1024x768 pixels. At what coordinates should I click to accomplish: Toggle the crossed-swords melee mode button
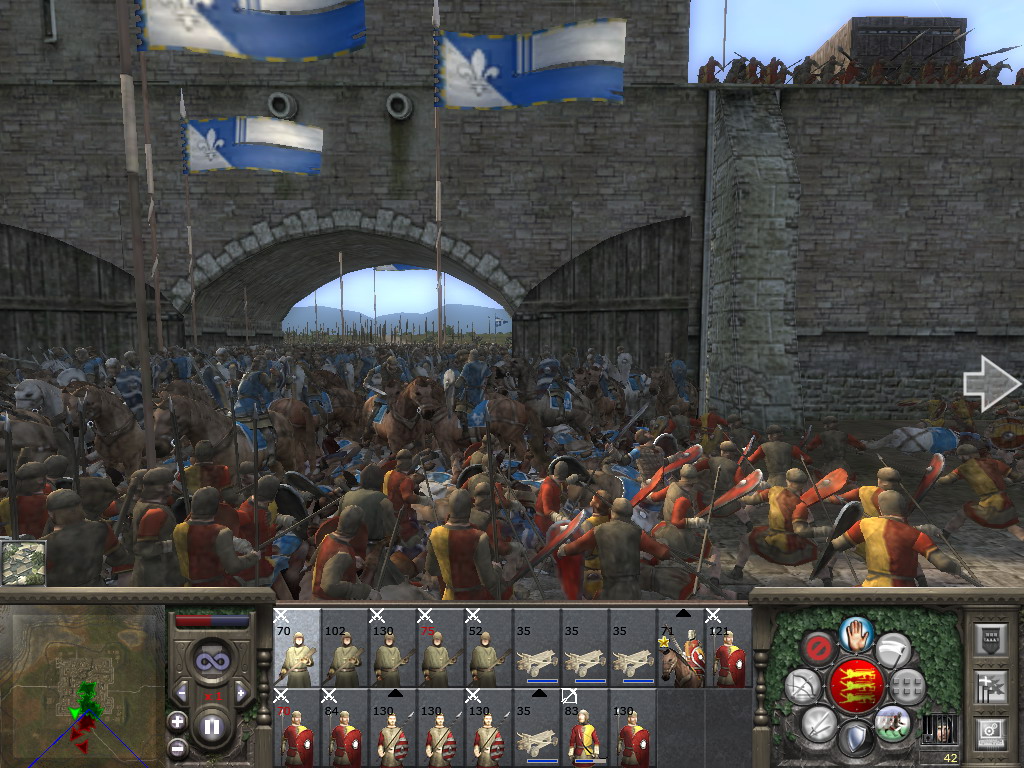click(819, 722)
